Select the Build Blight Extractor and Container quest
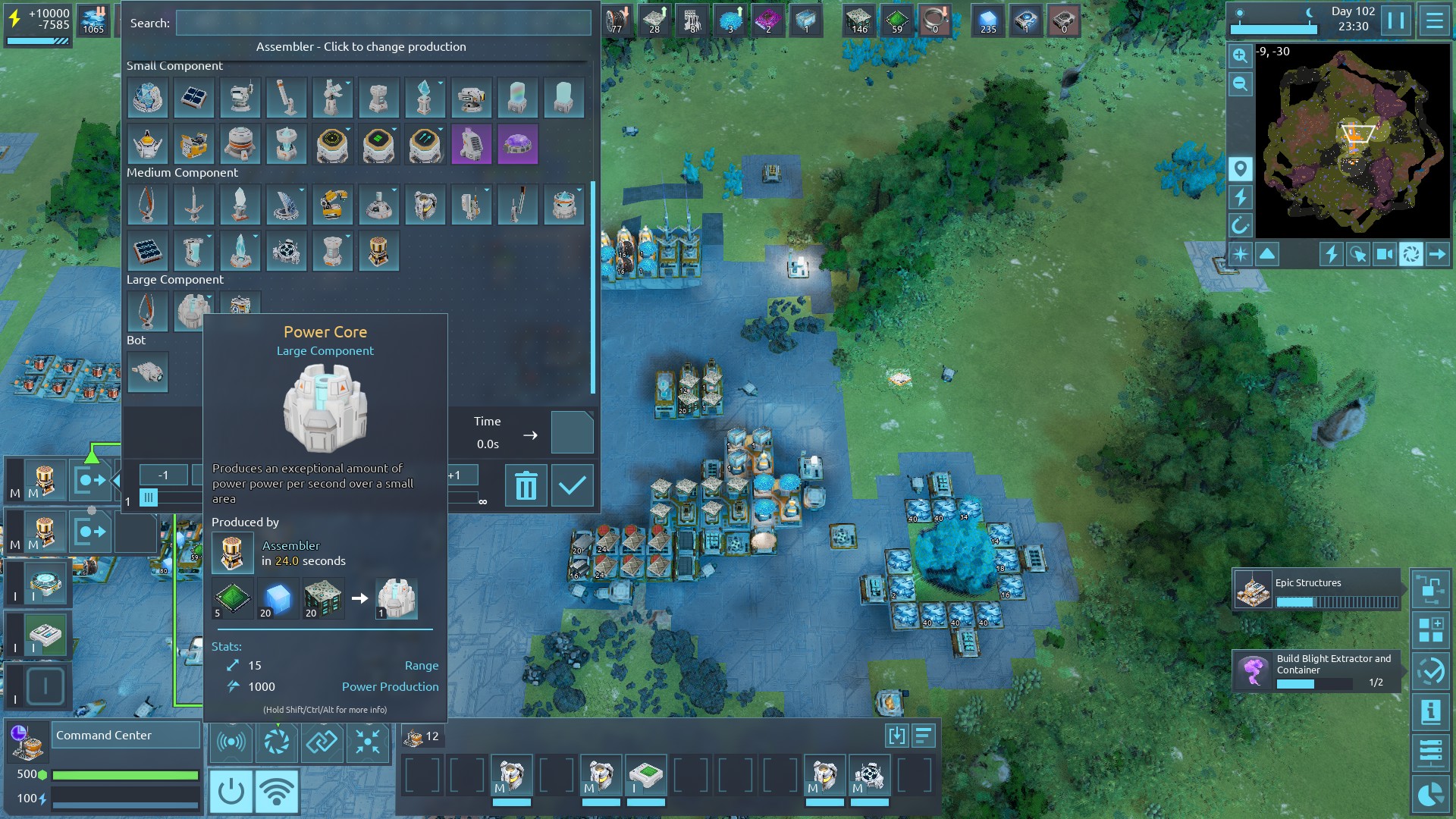The width and height of the screenshot is (1456, 819). (1317, 670)
